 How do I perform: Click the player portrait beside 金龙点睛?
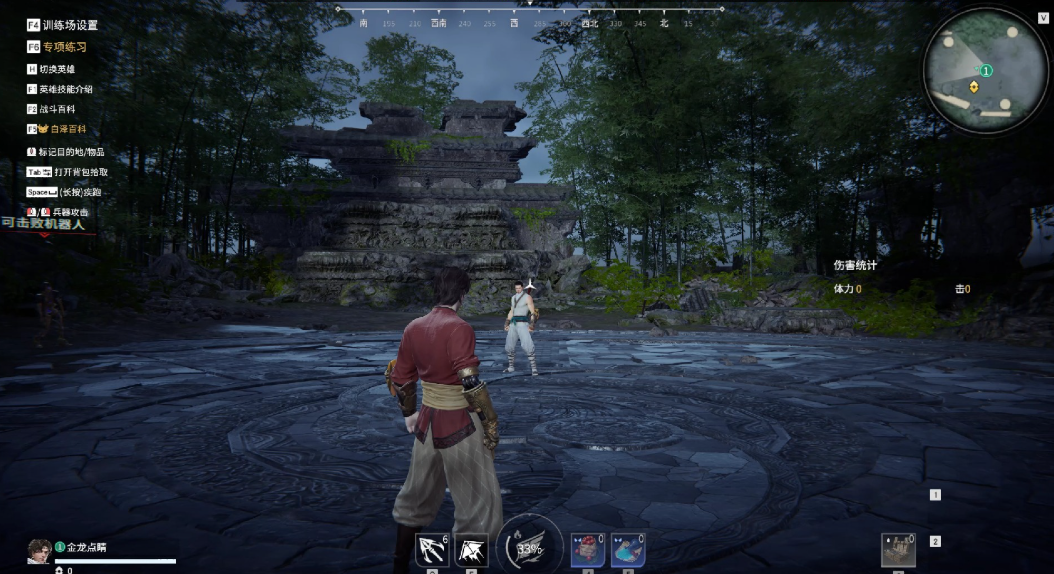pyautogui.click(x=39, y=550)
